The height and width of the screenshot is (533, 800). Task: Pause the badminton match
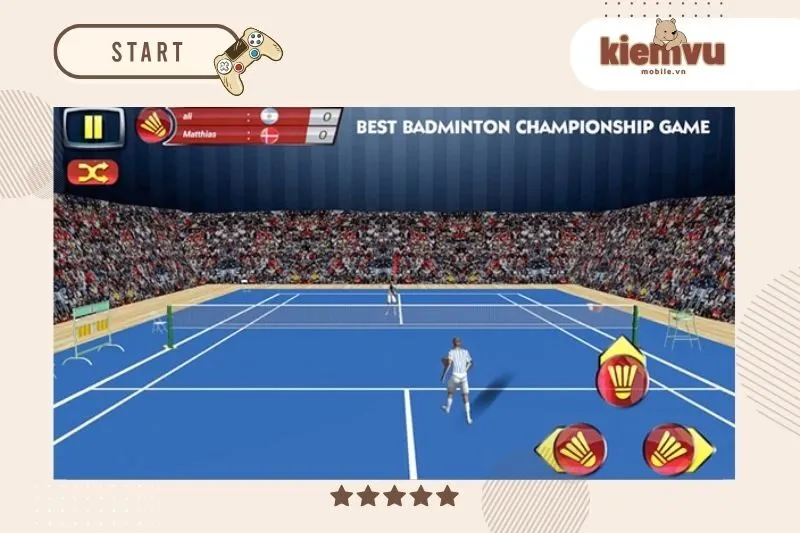tap(93, 127)
